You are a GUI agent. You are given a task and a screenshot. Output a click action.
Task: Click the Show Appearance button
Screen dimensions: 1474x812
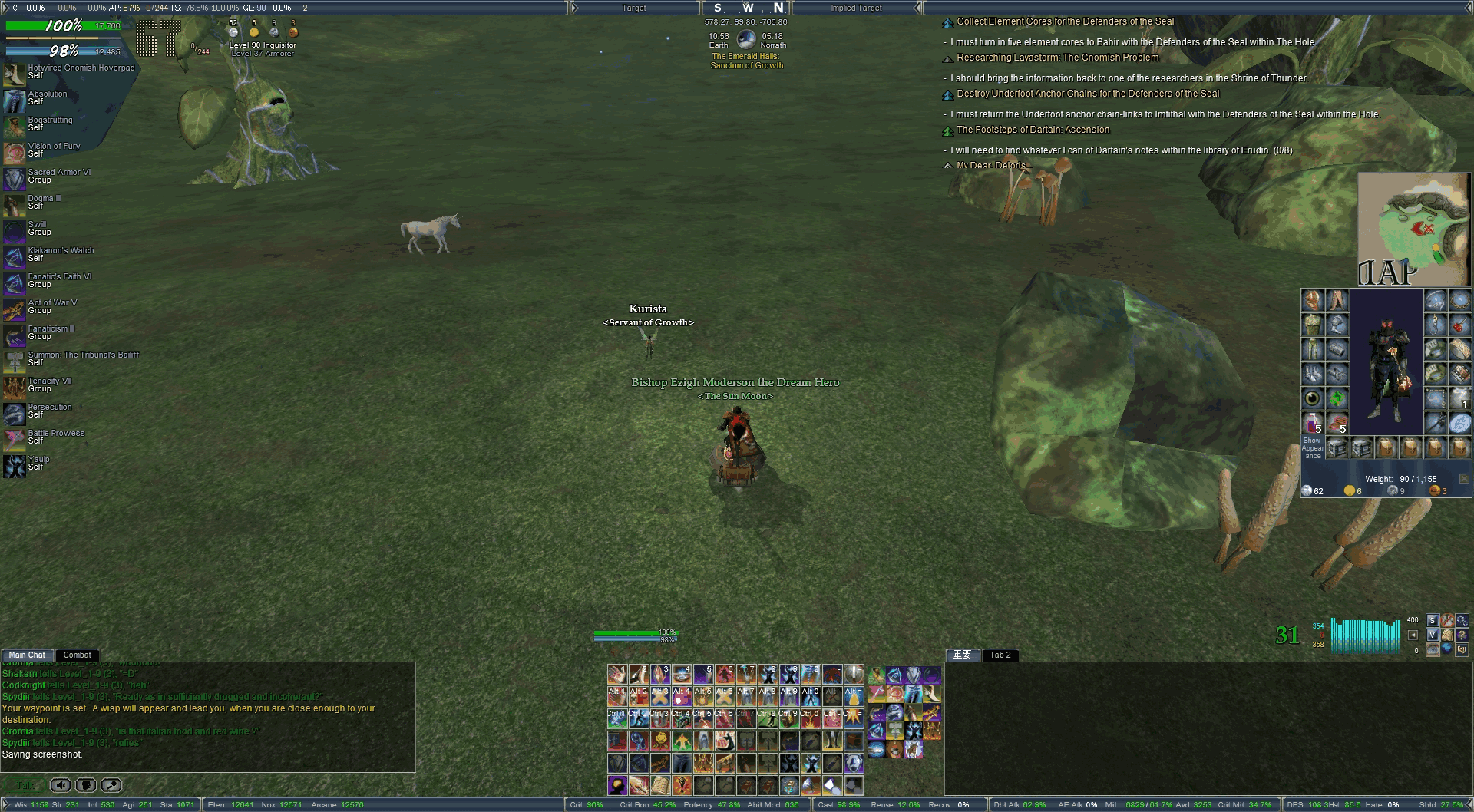[1312, 447]
